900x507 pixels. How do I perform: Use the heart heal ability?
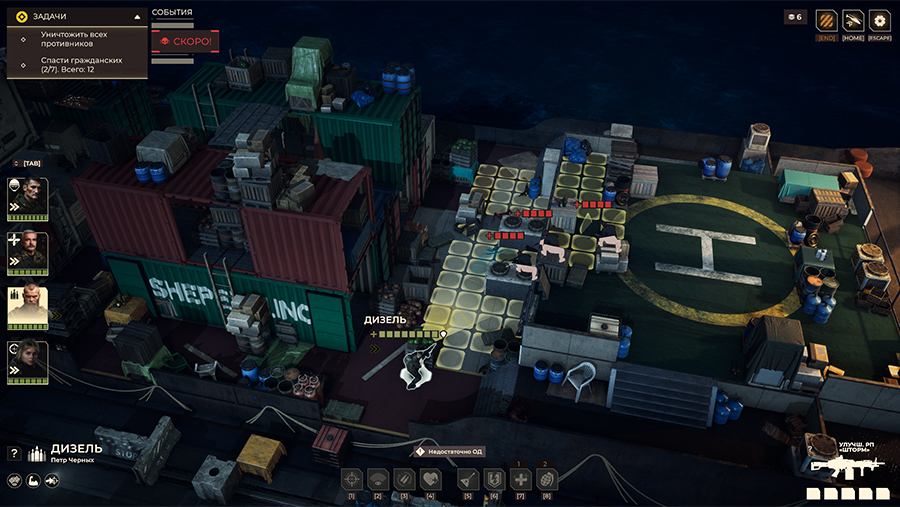click(430, 479)
